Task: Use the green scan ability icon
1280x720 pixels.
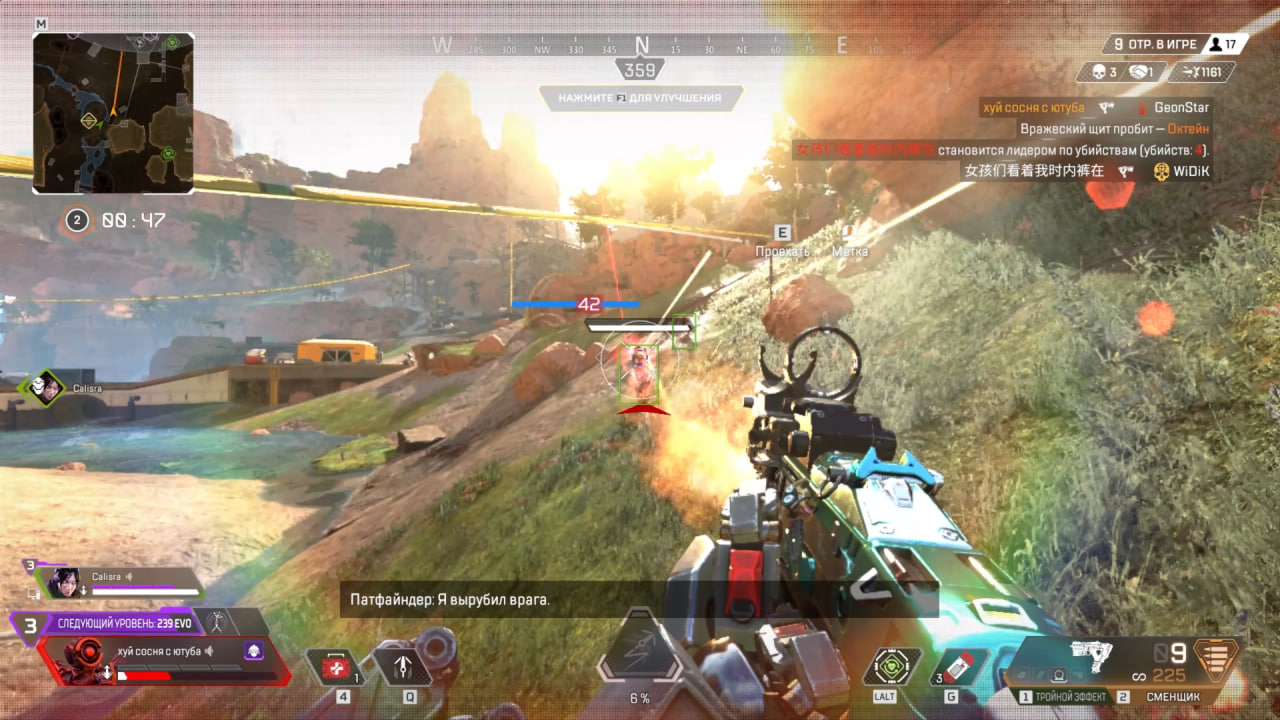Action: click(x=885, y=667)
